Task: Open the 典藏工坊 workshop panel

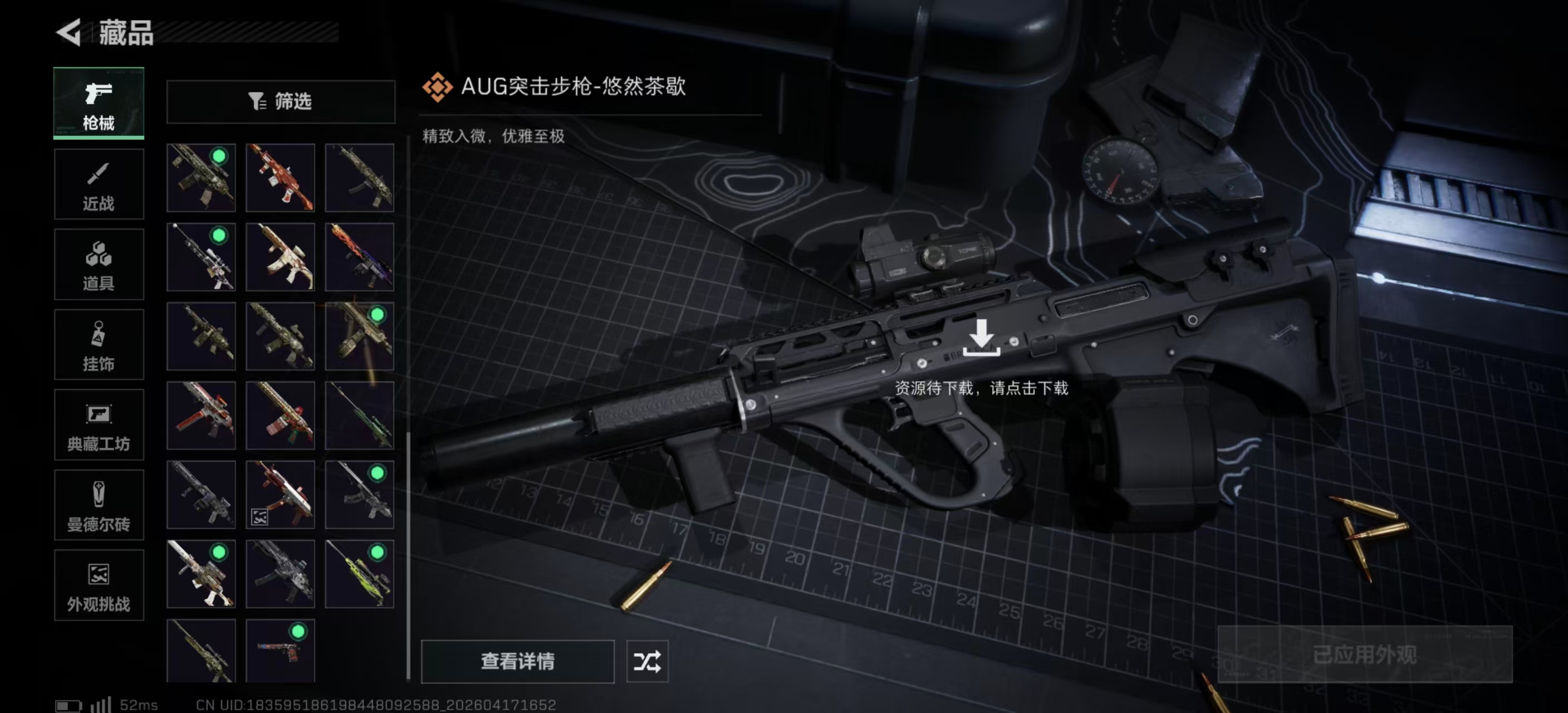Action: [x=99, y=425]
